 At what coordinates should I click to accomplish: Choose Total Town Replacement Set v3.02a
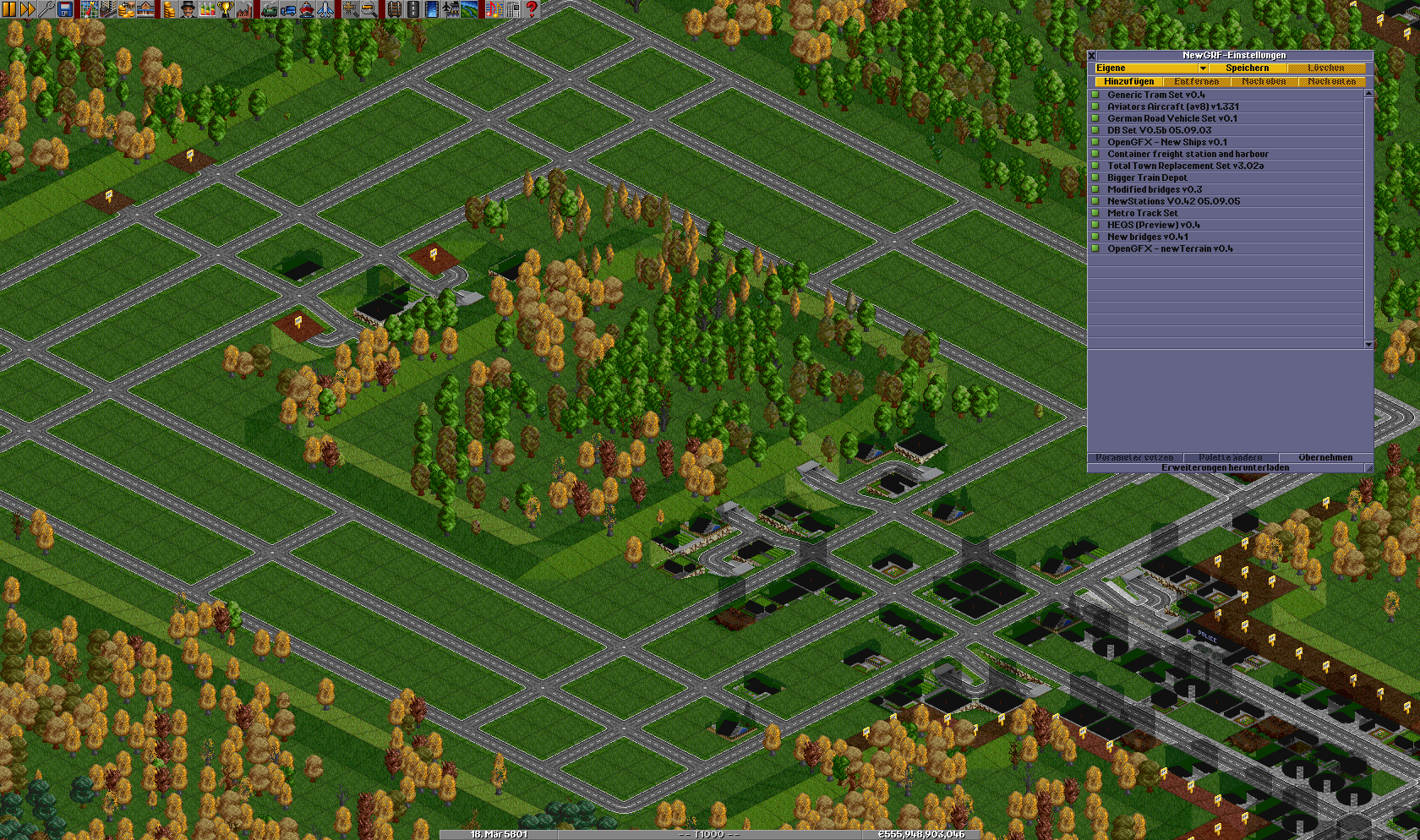[x=1185, y=166]
